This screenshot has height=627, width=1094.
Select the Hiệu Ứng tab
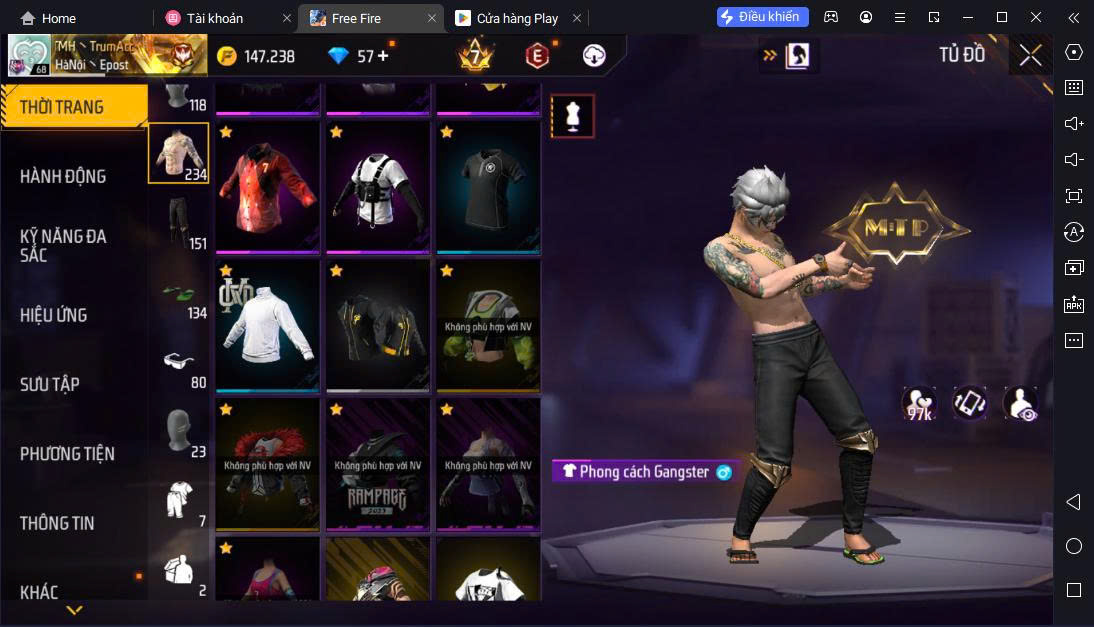[x=53, y=315]
